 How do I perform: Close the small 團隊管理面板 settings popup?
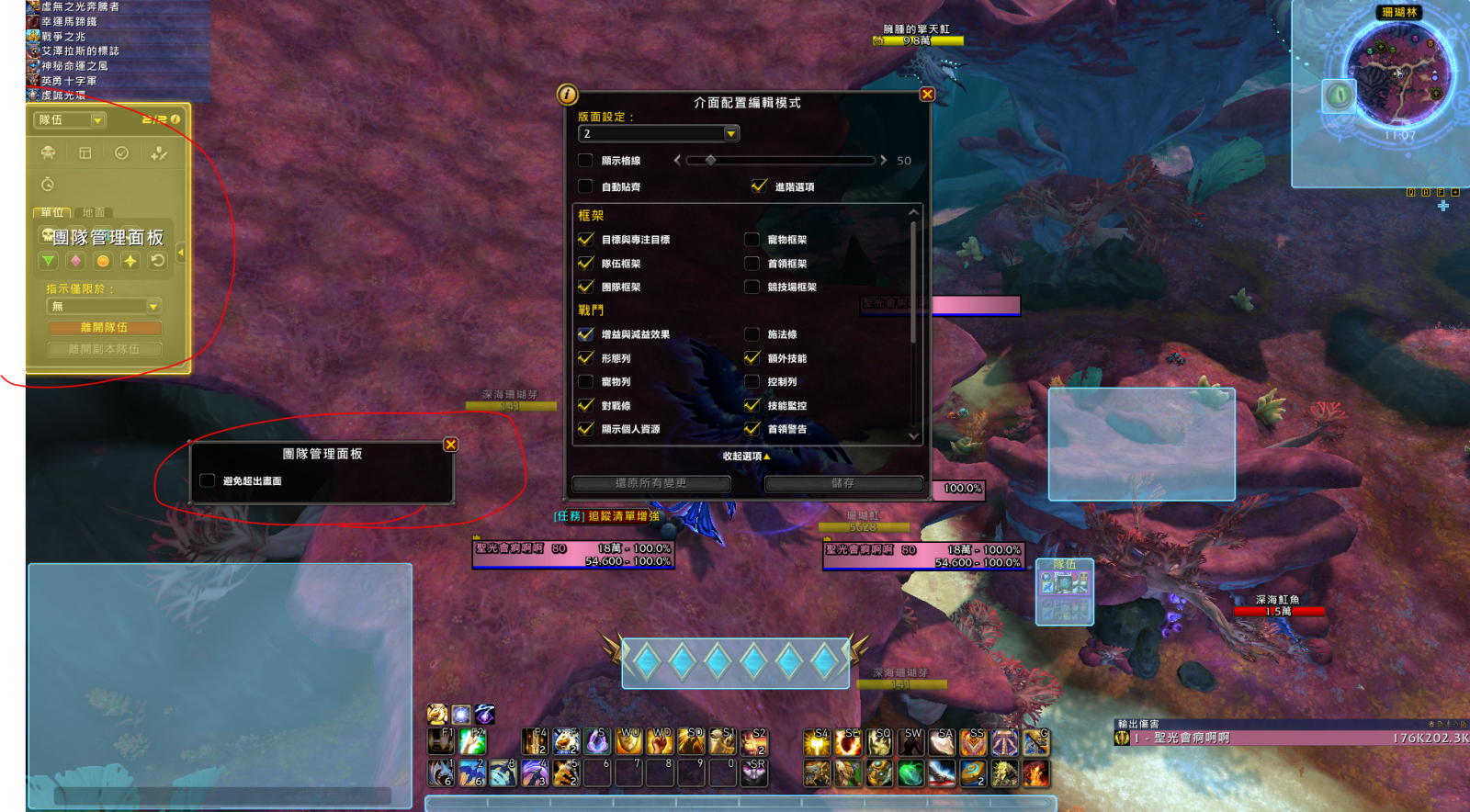450,445
